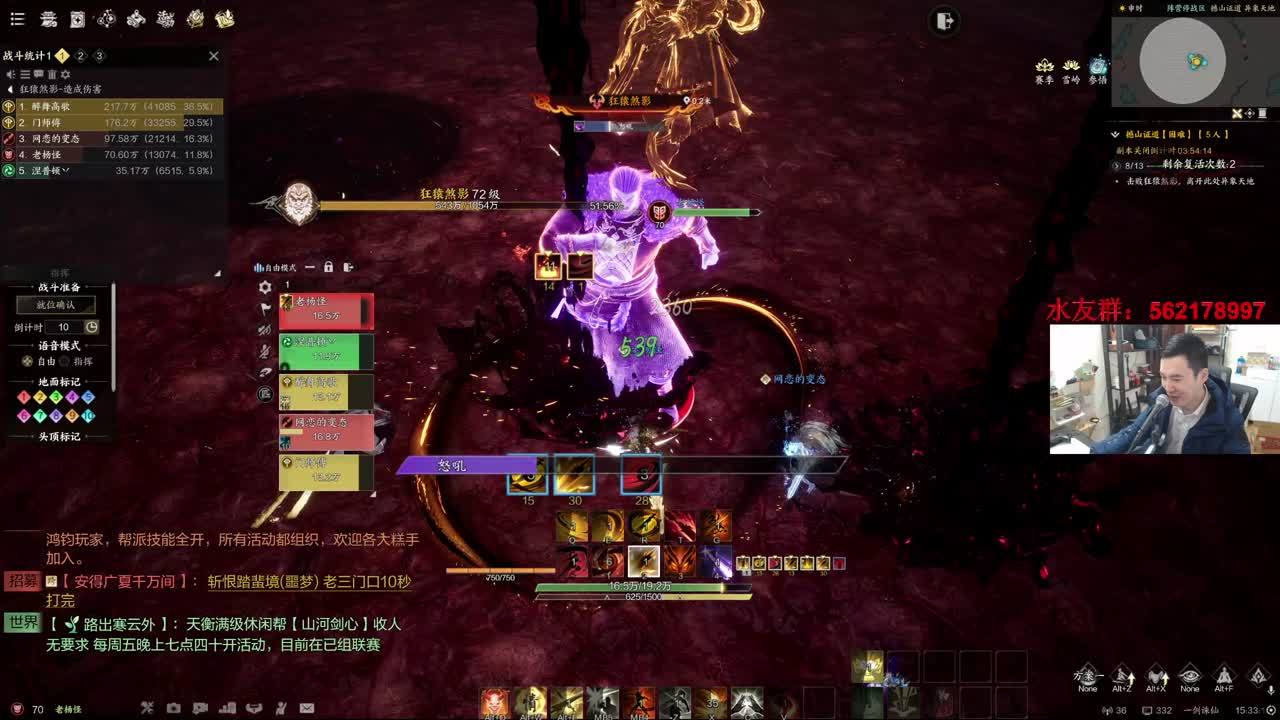Activate the skill bound to R
1280x720 pixels.
coord(644,526)
